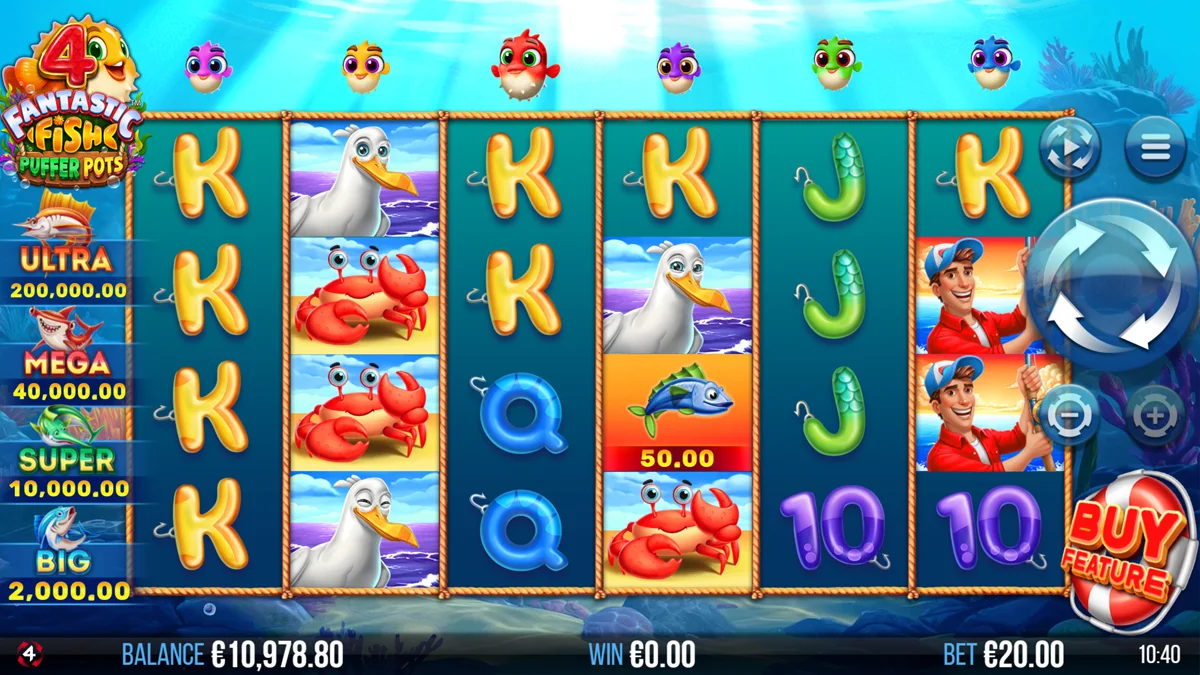Image resolution: width=1200 pixels, height=675 pixels.
Task: Decrease the bet with the minus button
Action: point(1068,414)
